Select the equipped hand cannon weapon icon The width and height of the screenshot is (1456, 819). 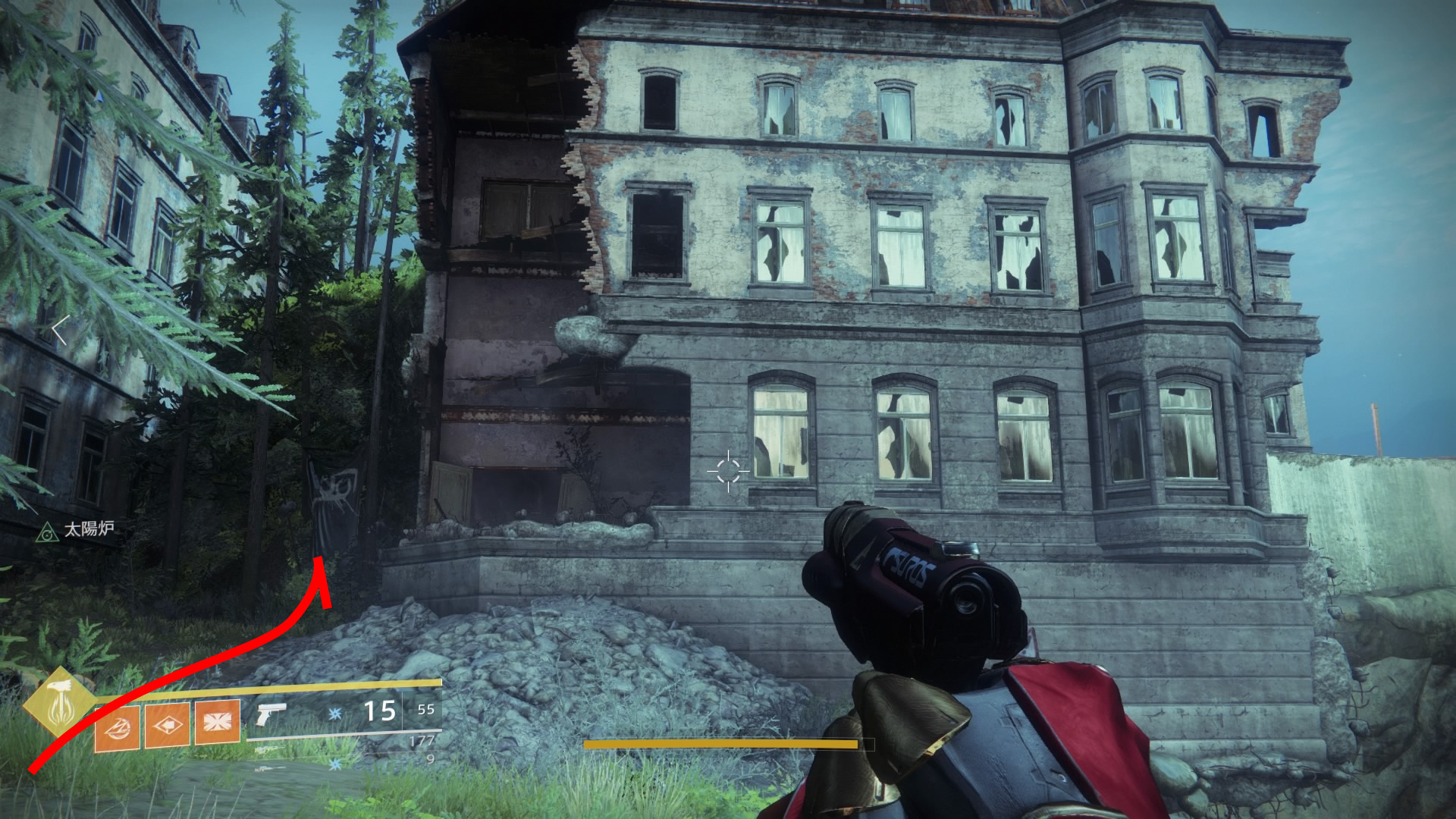coord(270,714)
